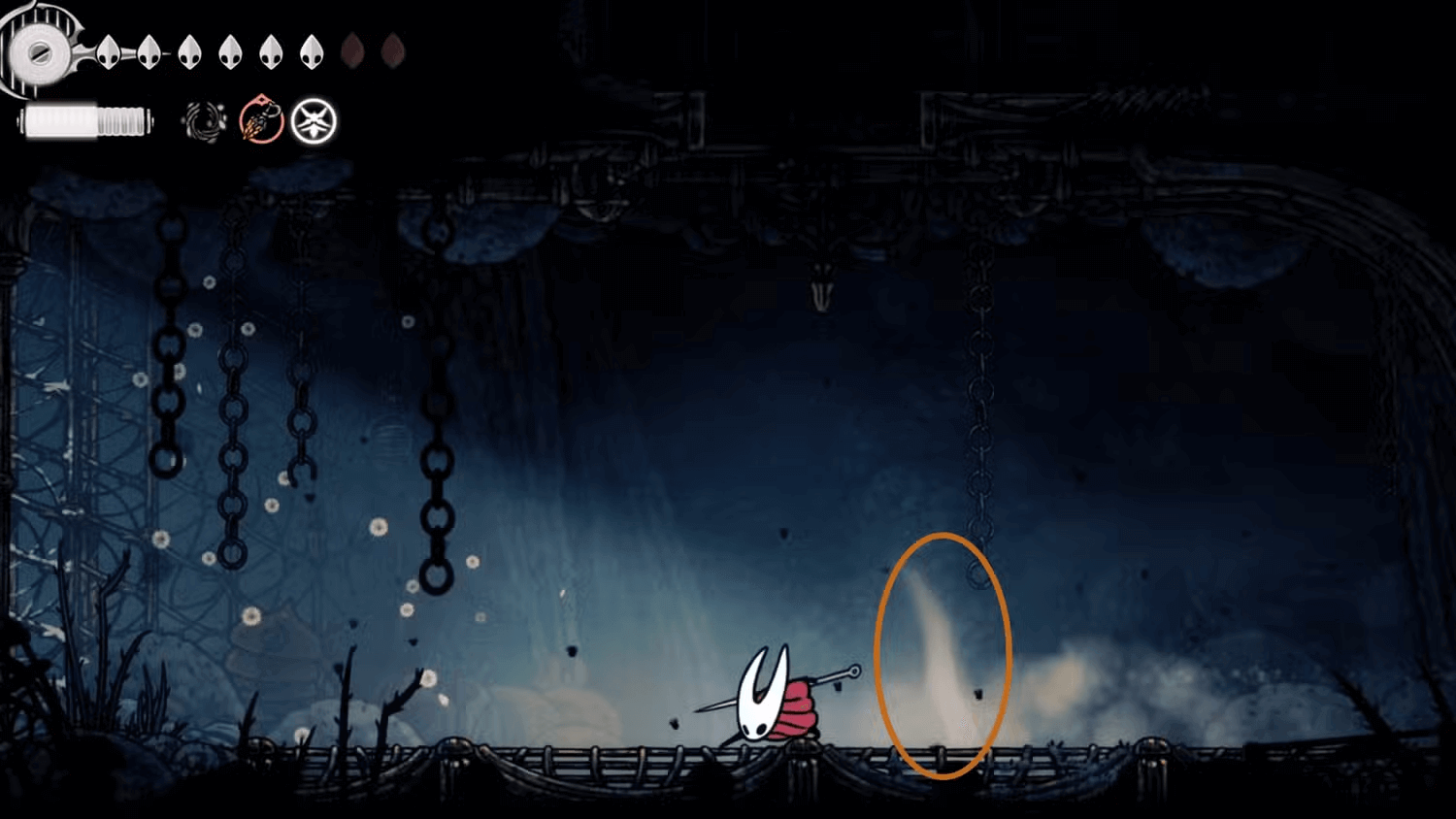Select the glowing white insect crest icon
1456x819 pixels.
[x=313, y=120]
